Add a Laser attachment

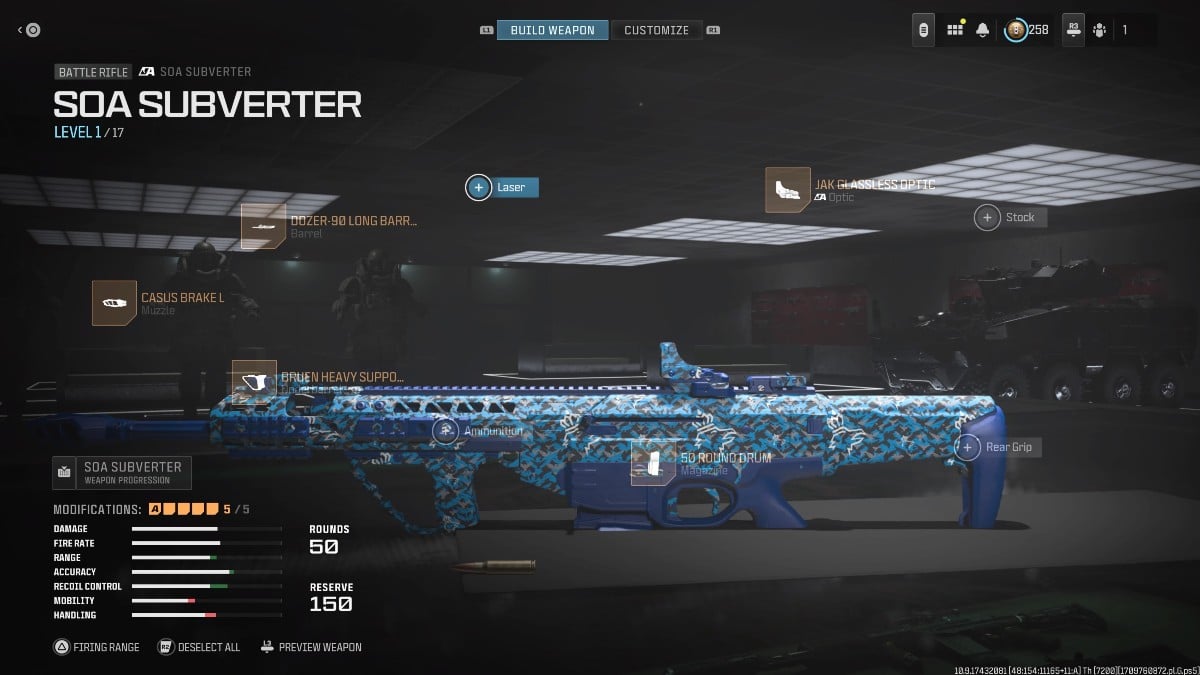tap(479, 187)
